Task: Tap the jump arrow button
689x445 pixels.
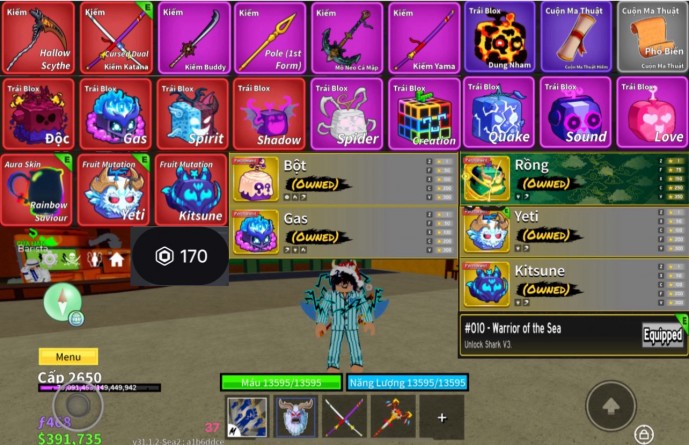Action: (611, 404)
